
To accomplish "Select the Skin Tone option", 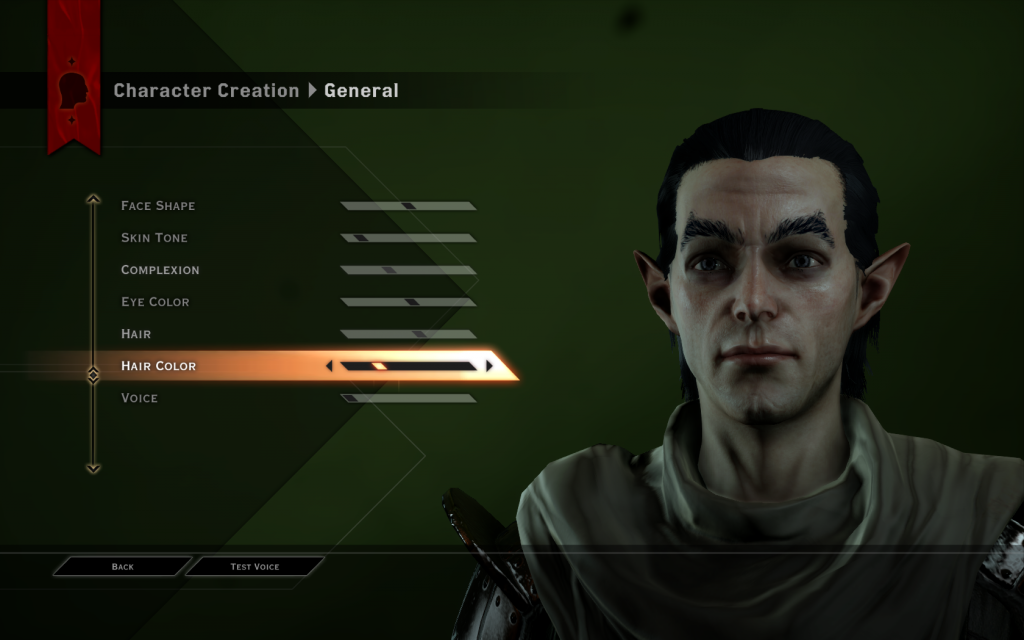I will 154,238.
